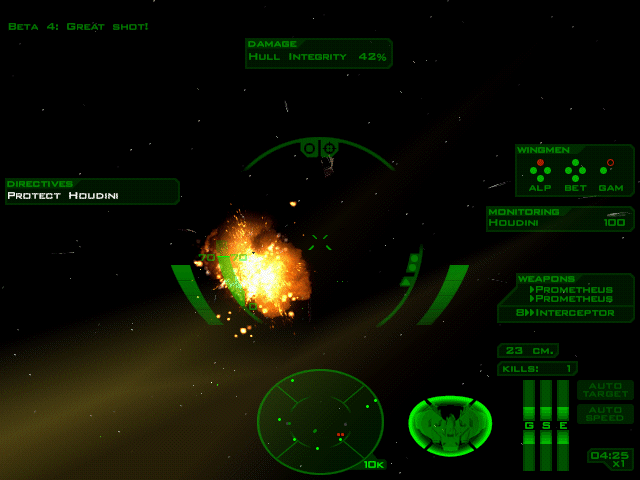Click the G energy gauge bar

(529, 425)
